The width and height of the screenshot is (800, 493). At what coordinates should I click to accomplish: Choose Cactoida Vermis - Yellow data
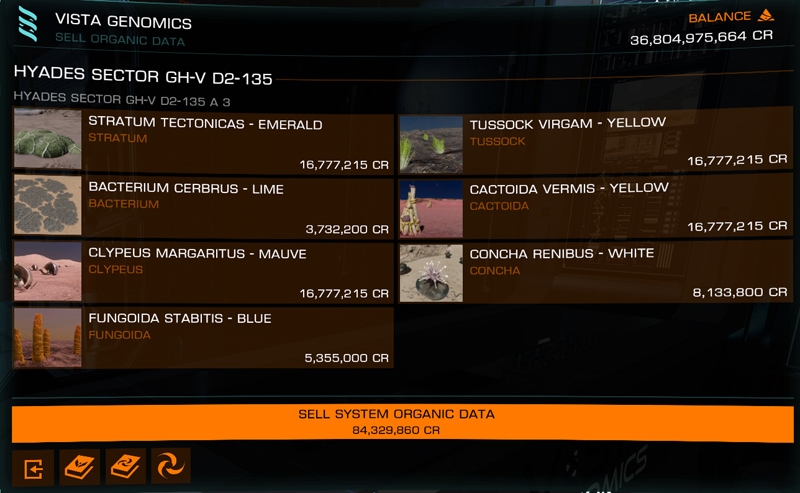click(593, 206)
